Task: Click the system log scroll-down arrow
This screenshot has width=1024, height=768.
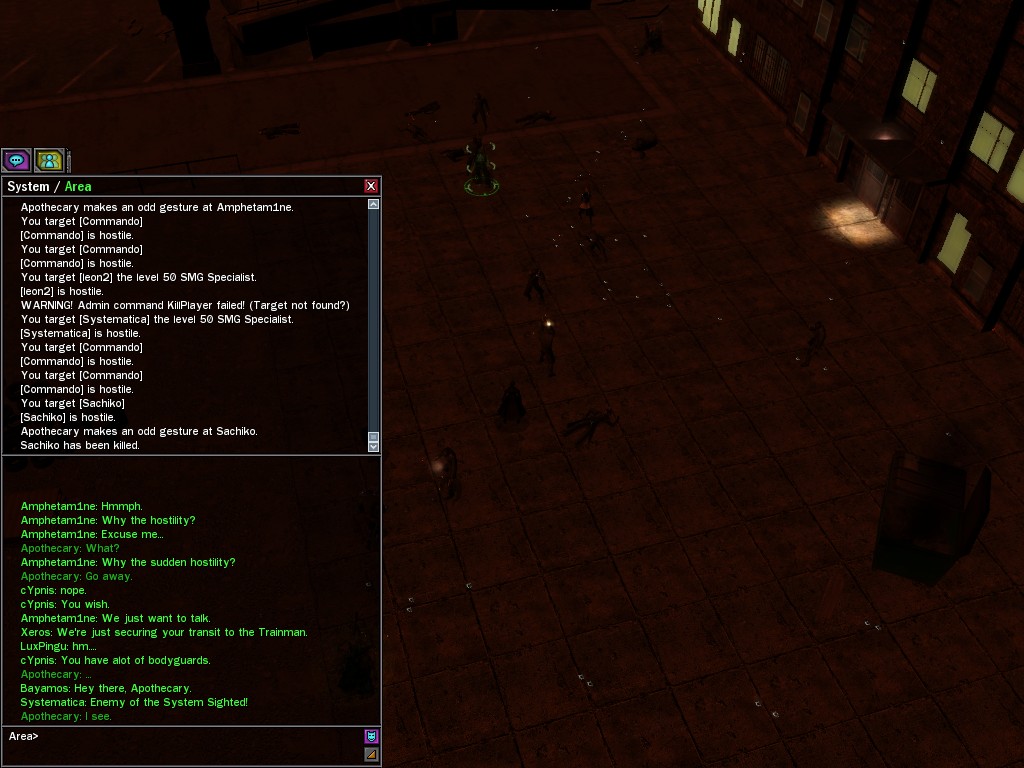Action: point(374,447)
